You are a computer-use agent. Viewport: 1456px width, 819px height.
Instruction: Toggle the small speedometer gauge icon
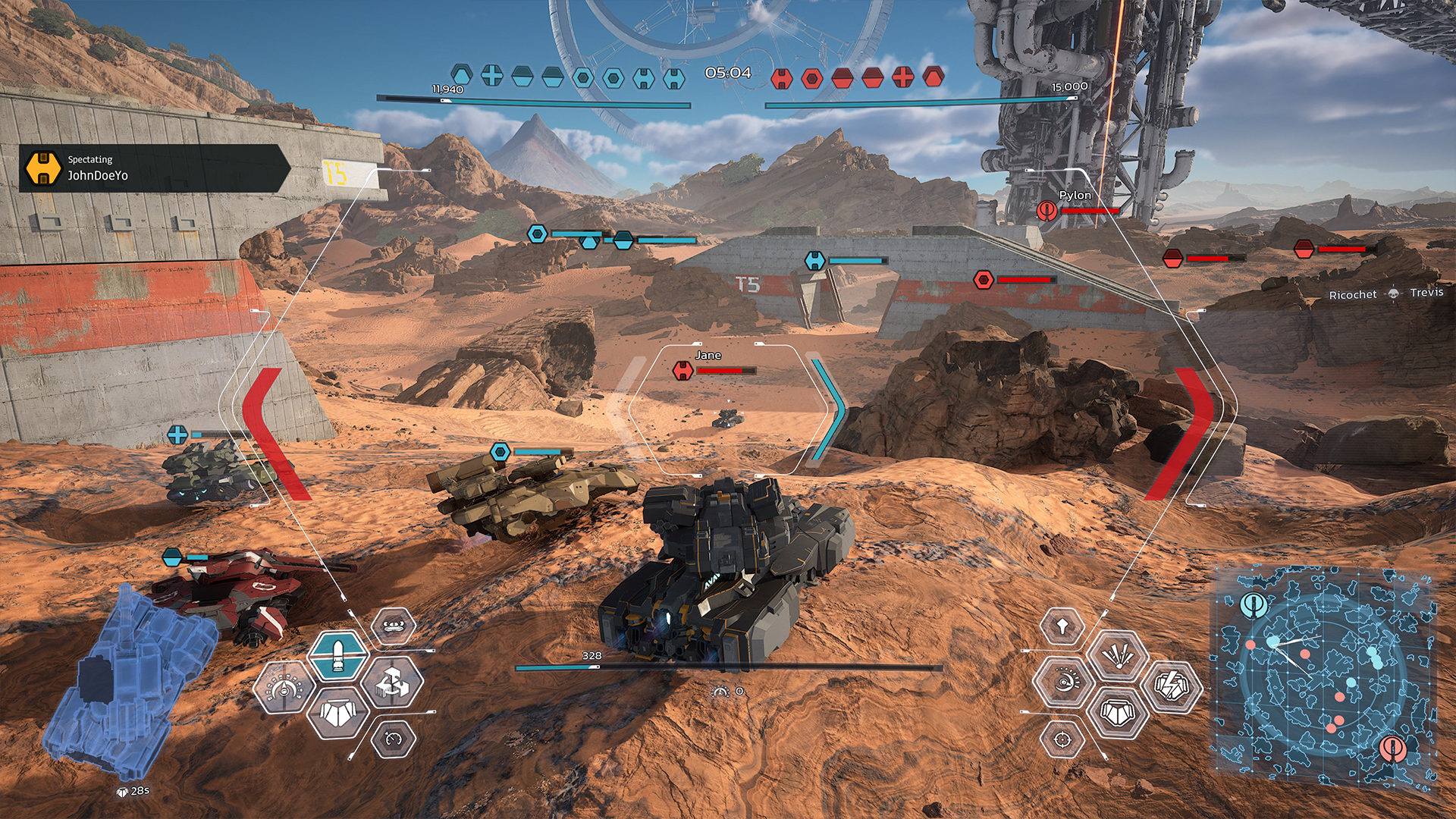pyautogui.click(x=393, y=739)
